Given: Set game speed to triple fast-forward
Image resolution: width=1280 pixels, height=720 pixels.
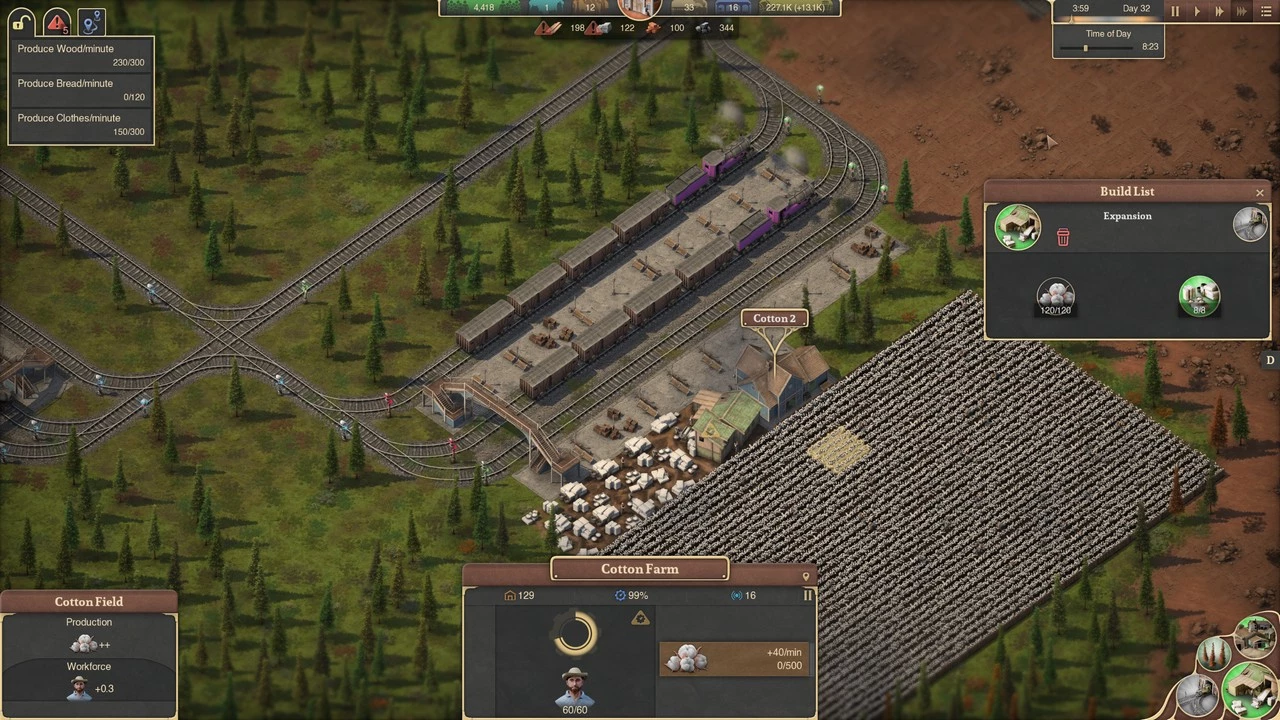Looking at the screenshot, I should tap(1242, 12).
